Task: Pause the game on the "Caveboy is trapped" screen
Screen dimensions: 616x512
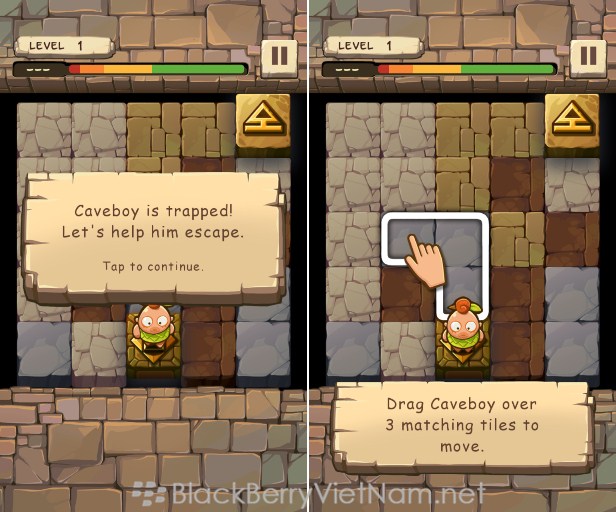Action: click(x=279, y=57)
